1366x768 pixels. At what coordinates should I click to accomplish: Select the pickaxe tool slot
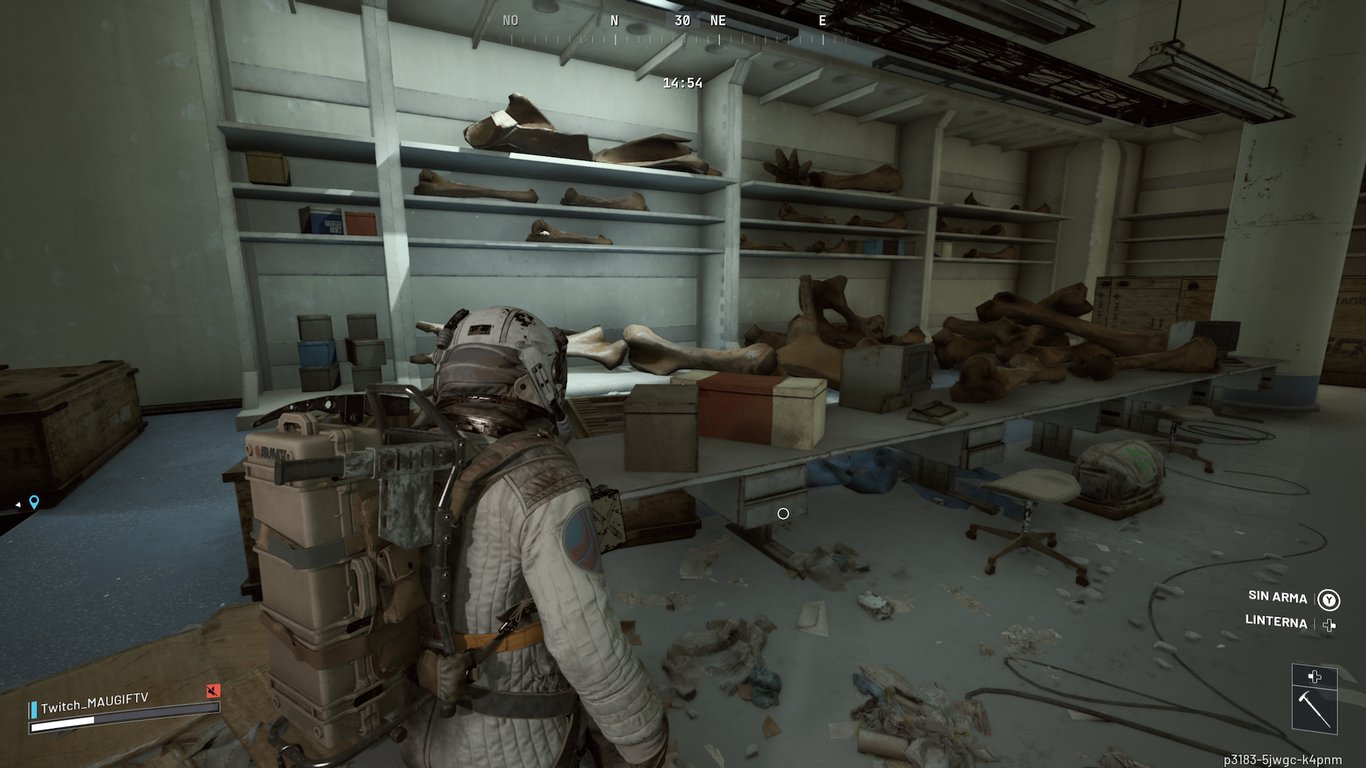coord(1314,709)
